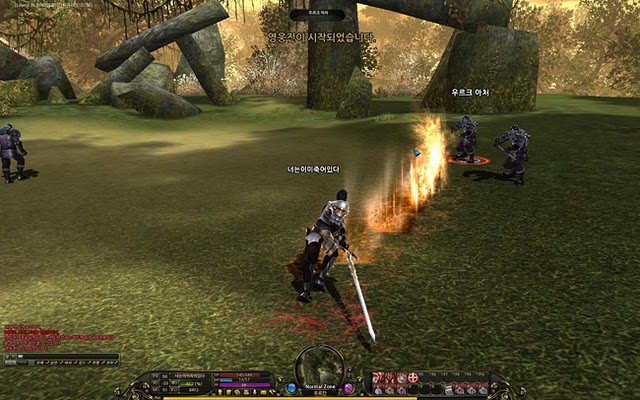Activate the red crosshair skill icon
640x400 pixels.
(x=413, y=377)
